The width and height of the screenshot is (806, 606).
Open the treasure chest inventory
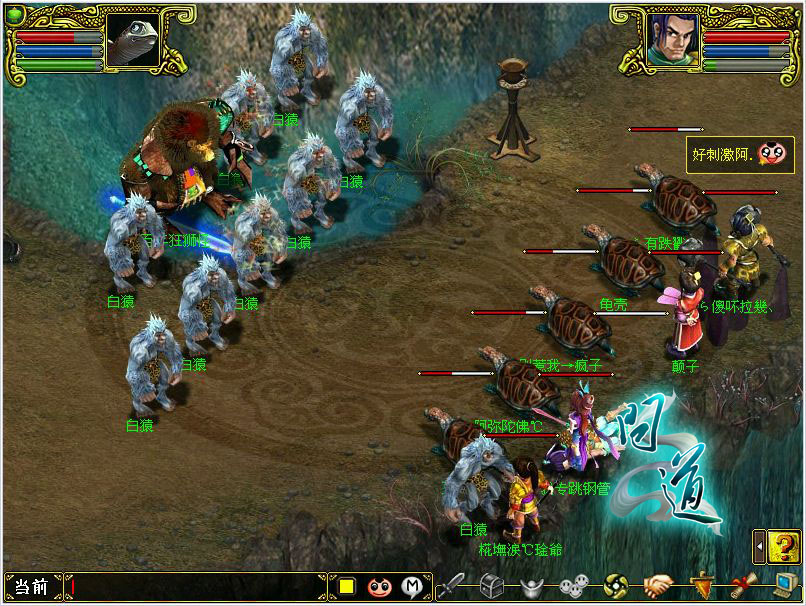point(491,586)
